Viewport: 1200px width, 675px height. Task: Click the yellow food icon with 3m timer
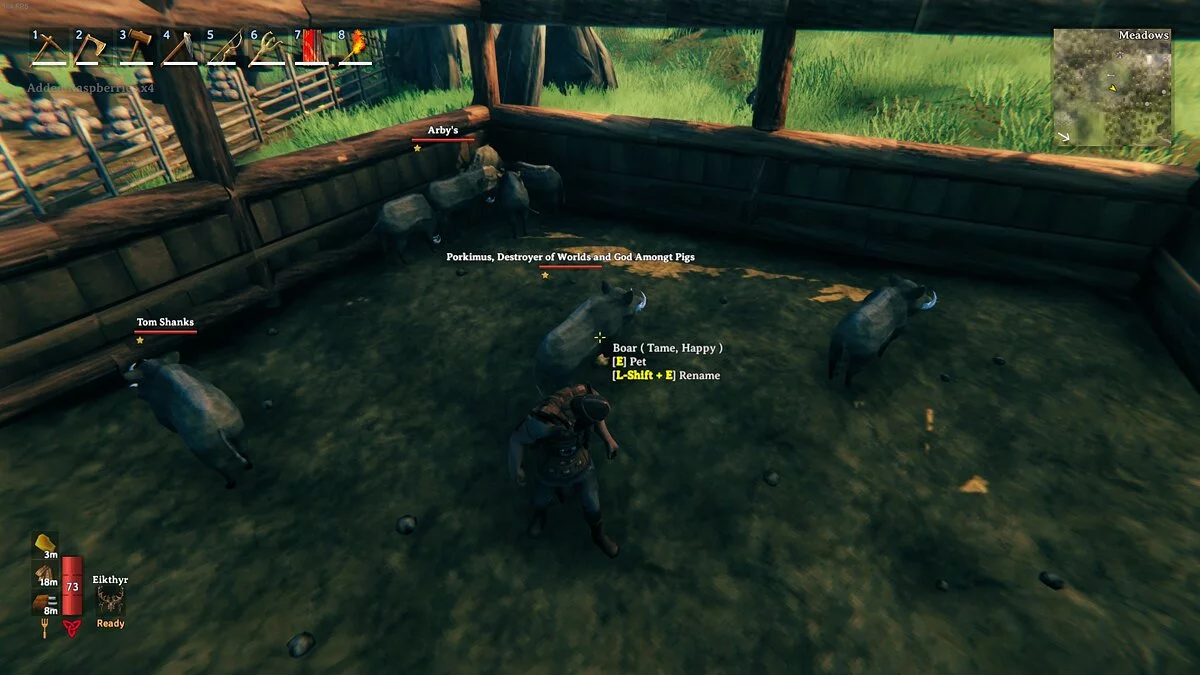click(x=46, y=543)
